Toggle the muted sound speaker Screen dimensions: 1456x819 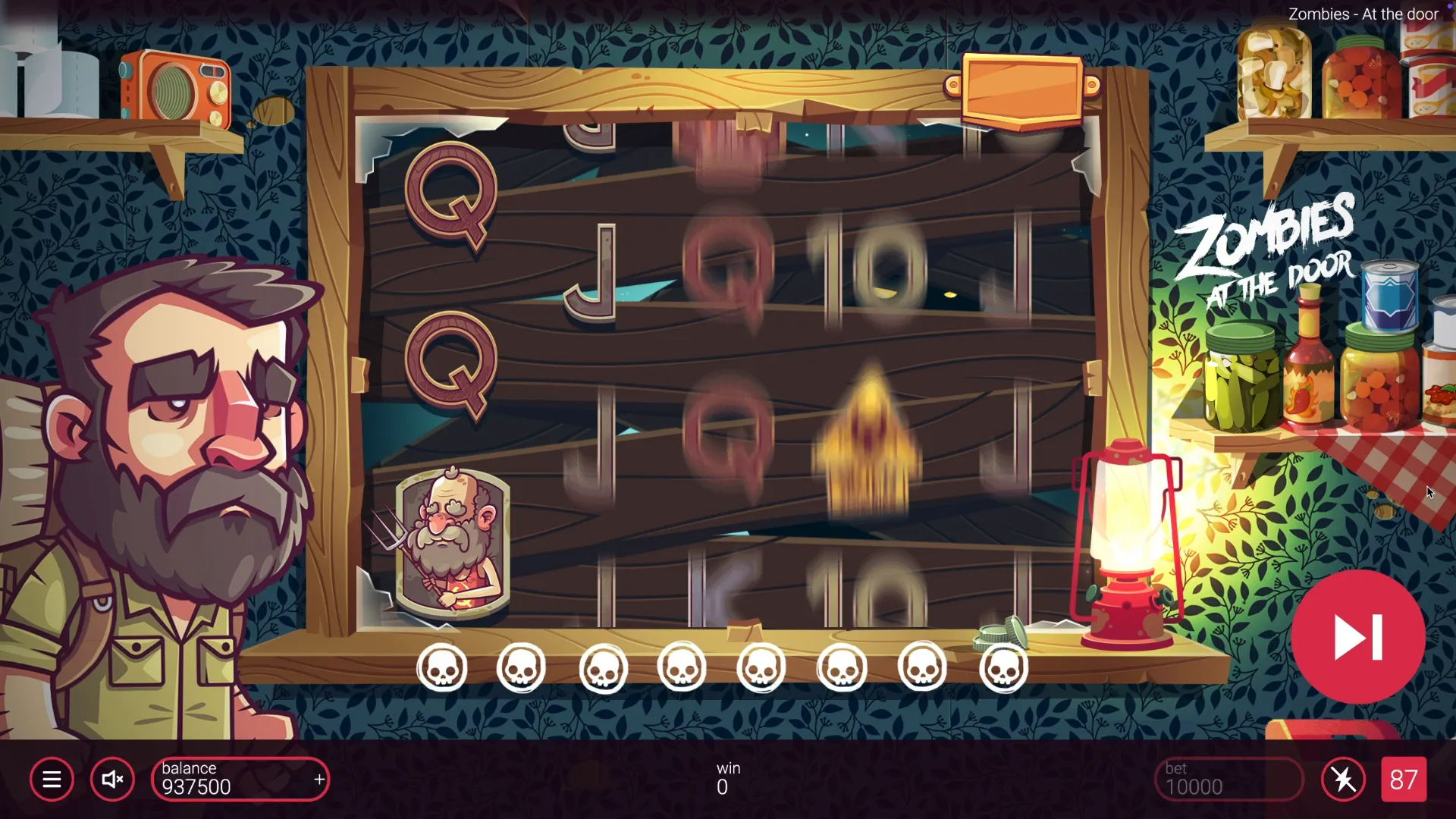[x=112, y=780]
